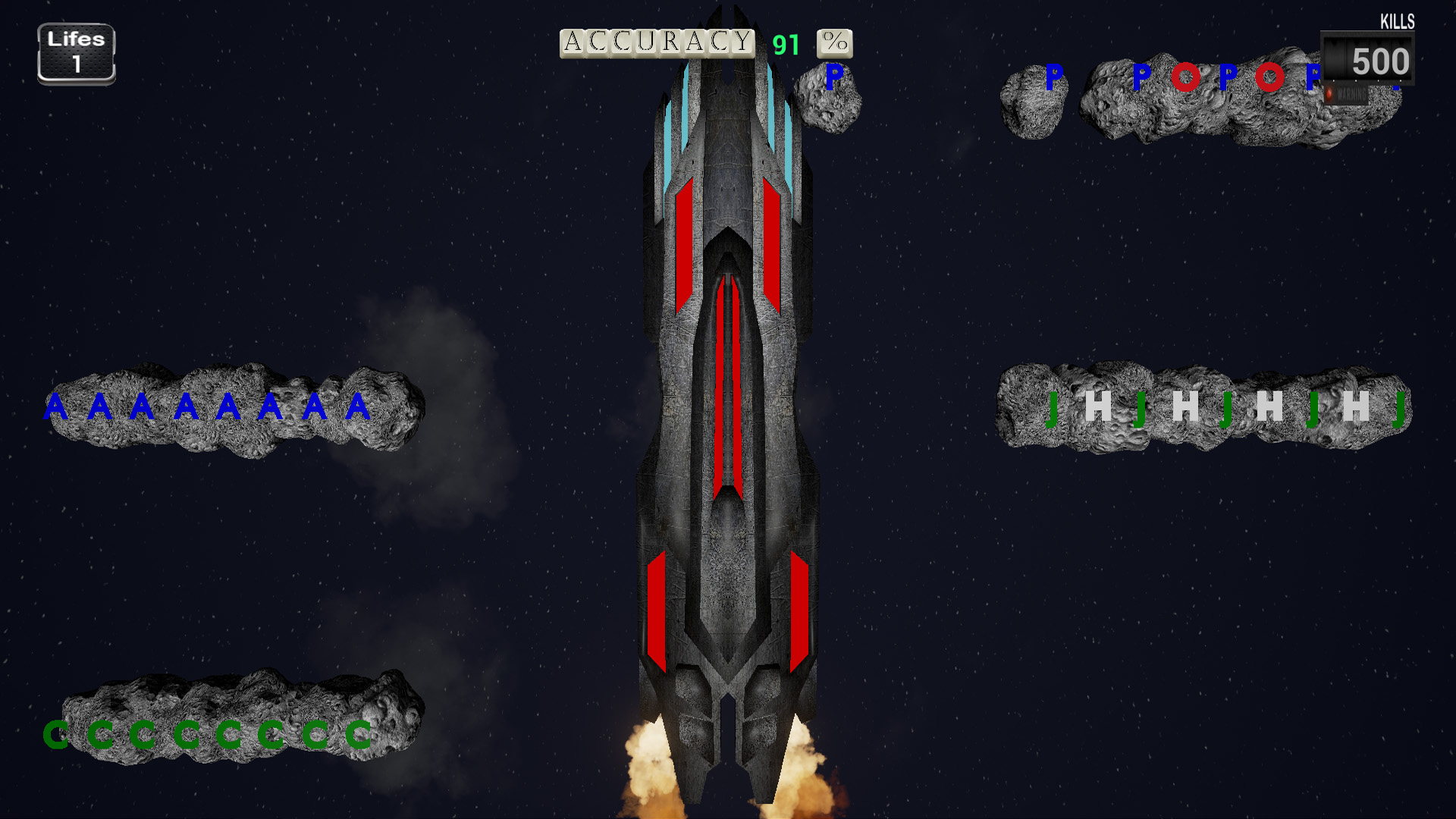Select the leftmost blue A letter asteroid
Image resolution: width=1456 pixels, height=819 pixels.
click(55, 407)
